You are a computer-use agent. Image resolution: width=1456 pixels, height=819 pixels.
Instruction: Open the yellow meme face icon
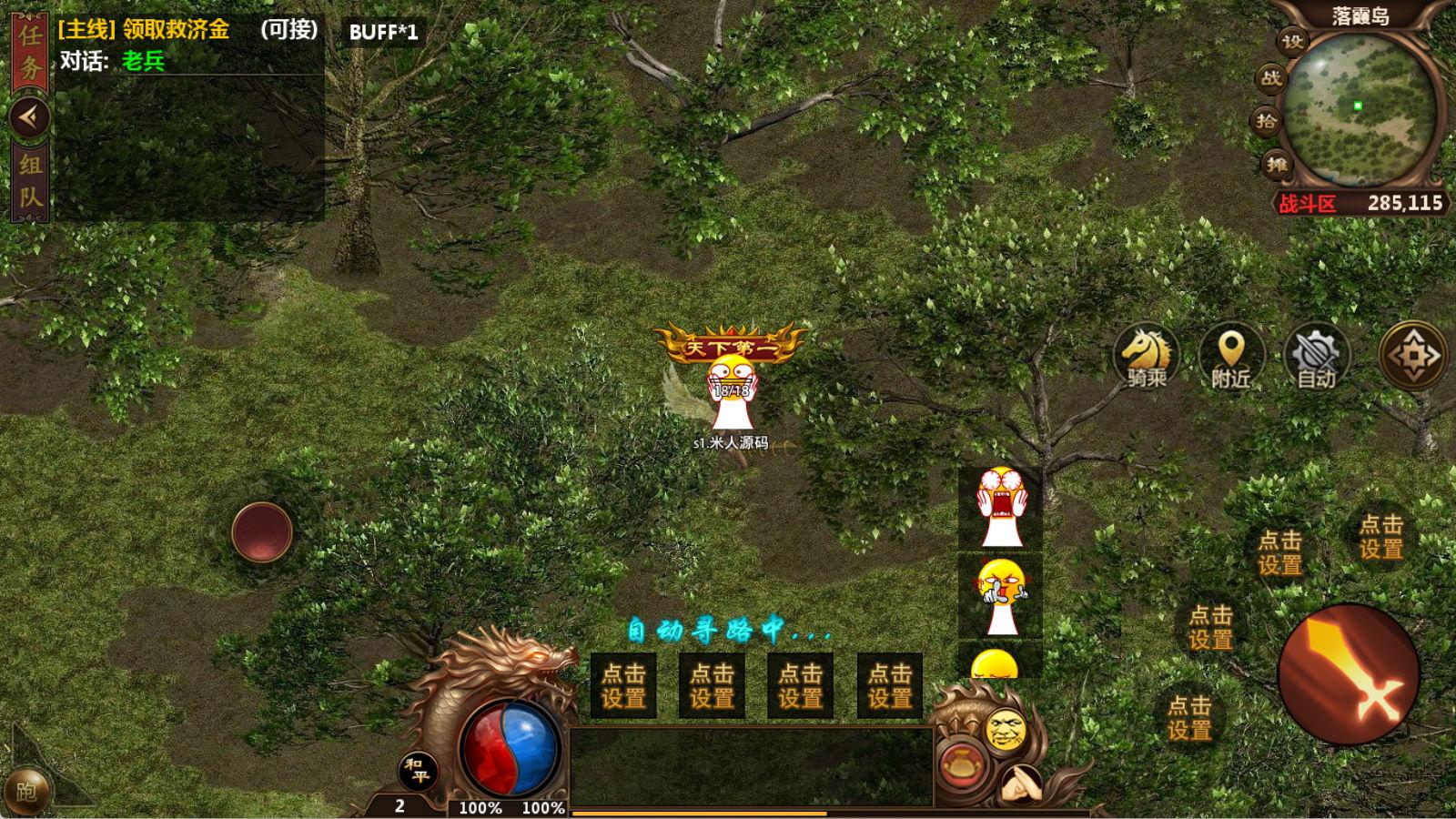[x=1006, y=728]
